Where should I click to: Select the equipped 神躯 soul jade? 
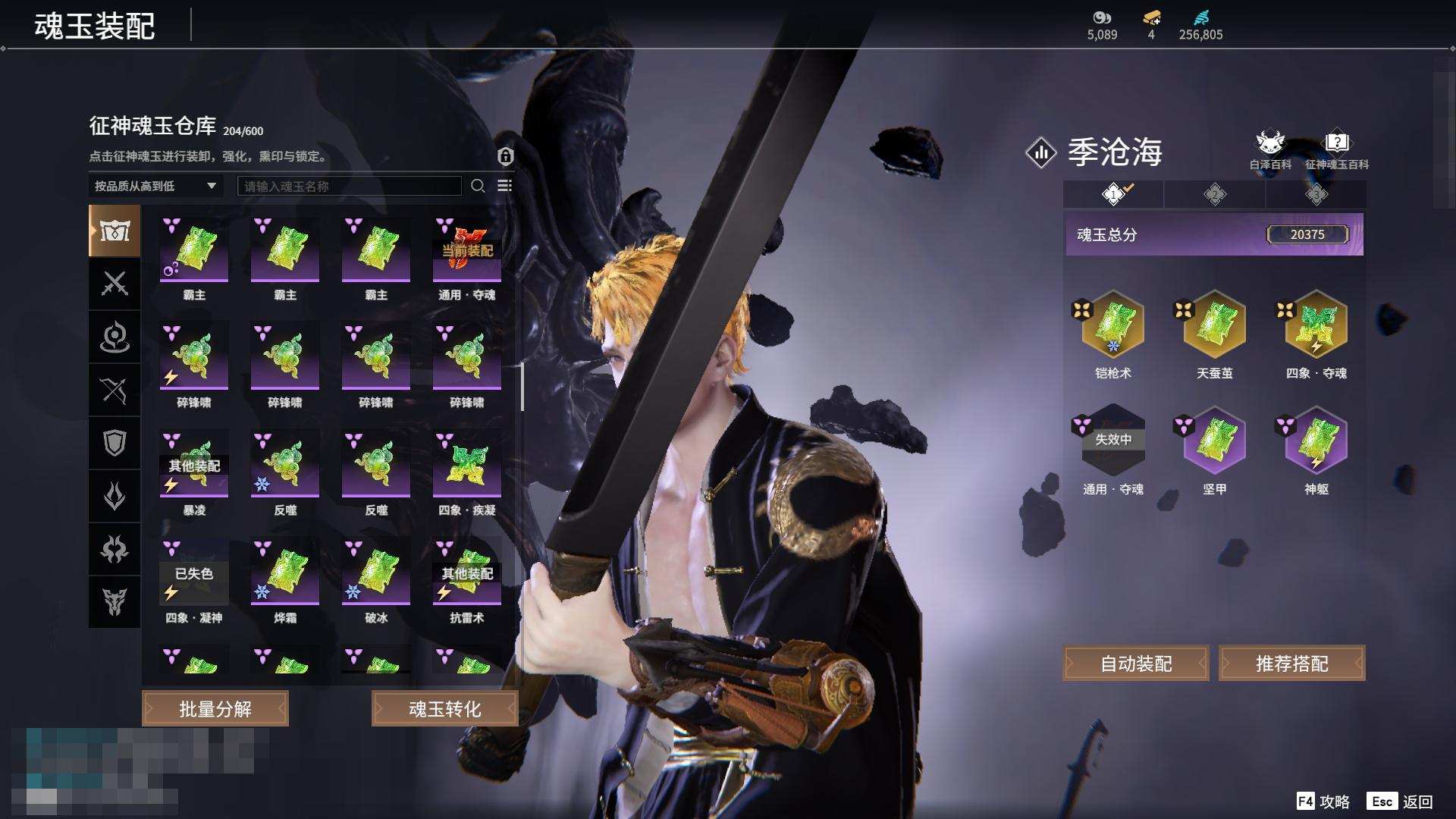coord(1316,441)
